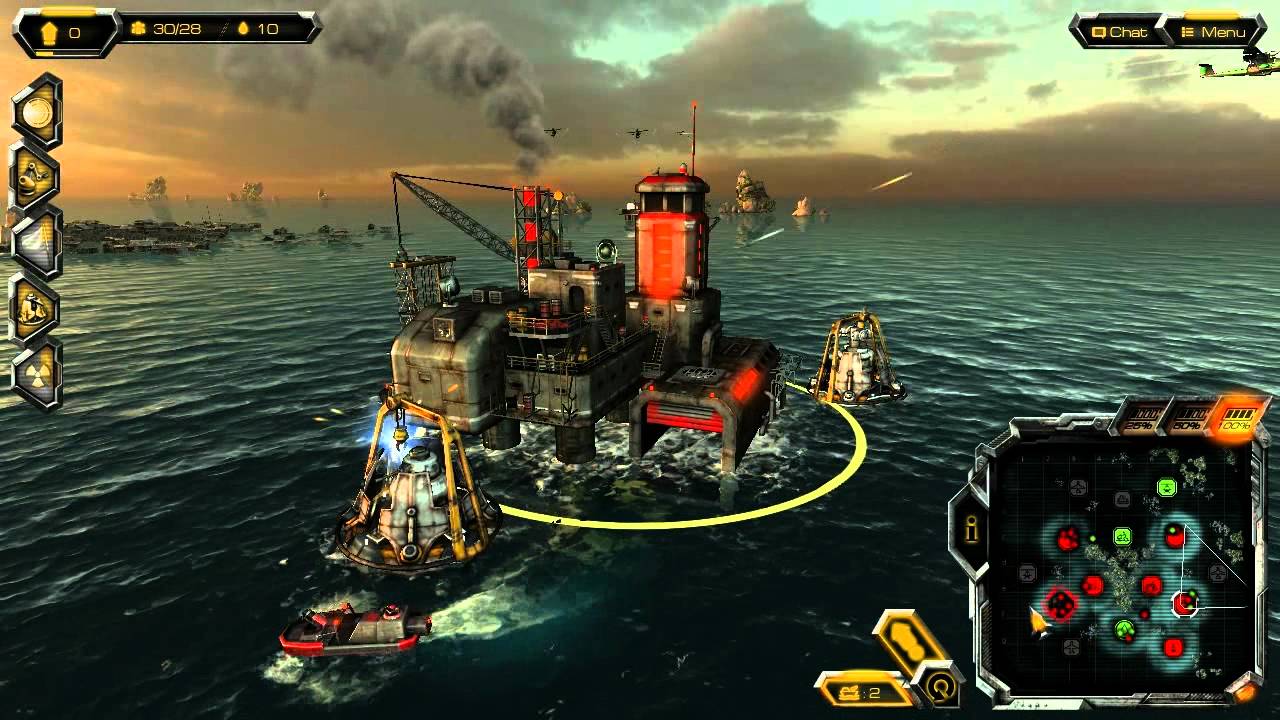Activate the circular power button near the minimap
The height and width of the screenshot is (720, 1280).
pos(940,687)
